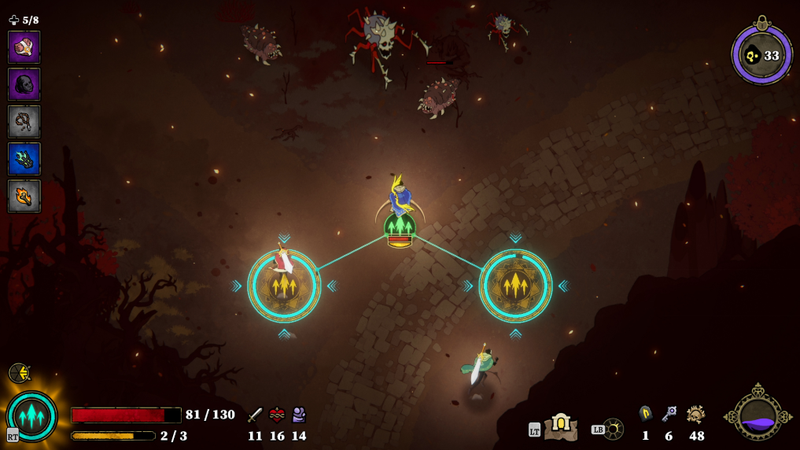800x450 pixels.
Task: Select the dark skull mask relic
Action: click(x=24, y=84)
